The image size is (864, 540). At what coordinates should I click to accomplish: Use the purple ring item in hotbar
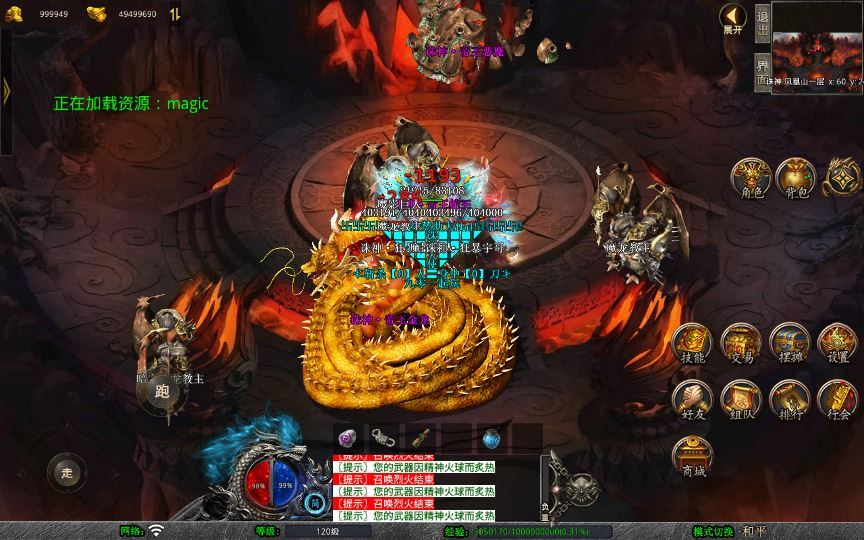[347, 437]
